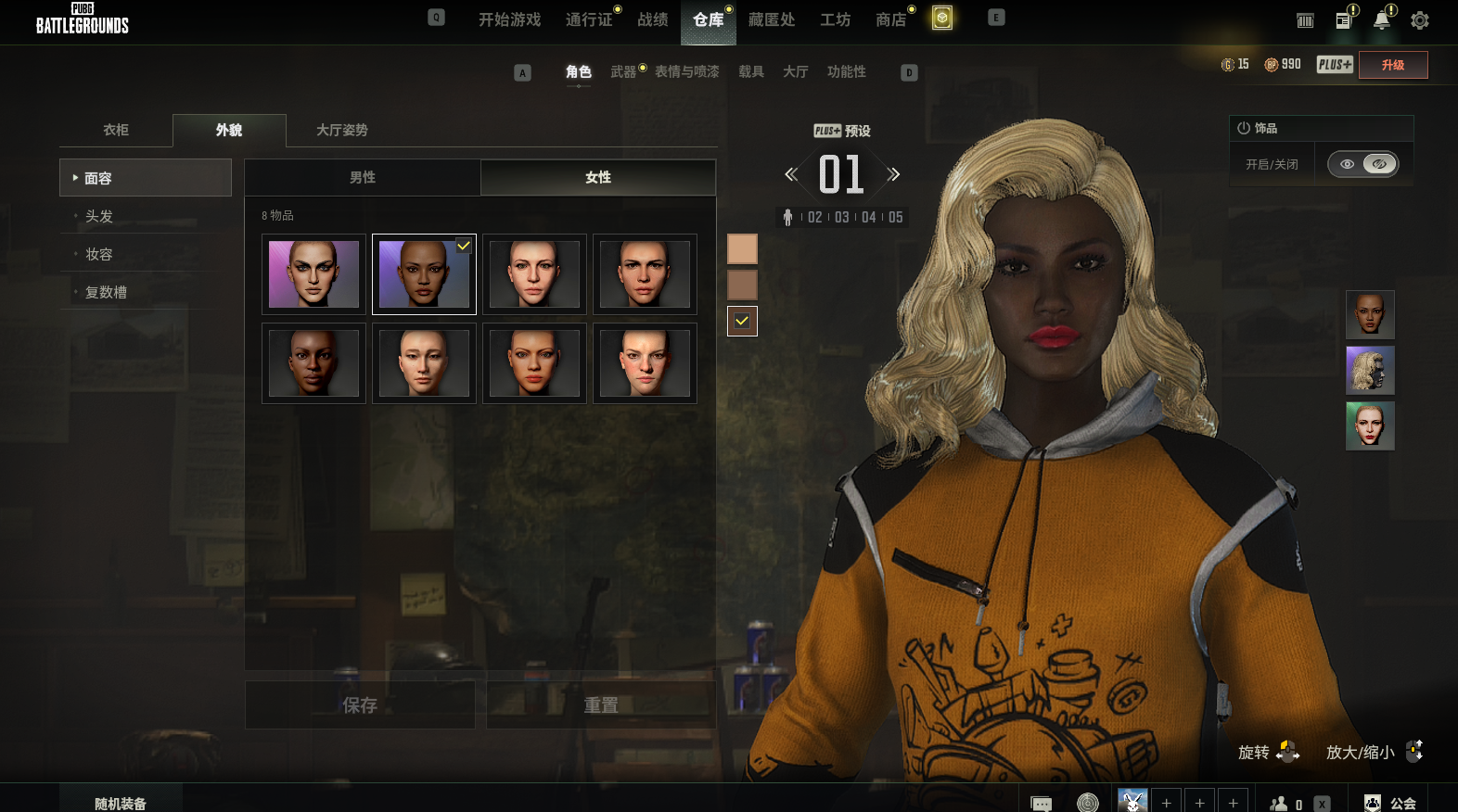Click the 升级 upgrade button
The image size is (1458, 812).
pyautogui.click(x=1392, y=65)
